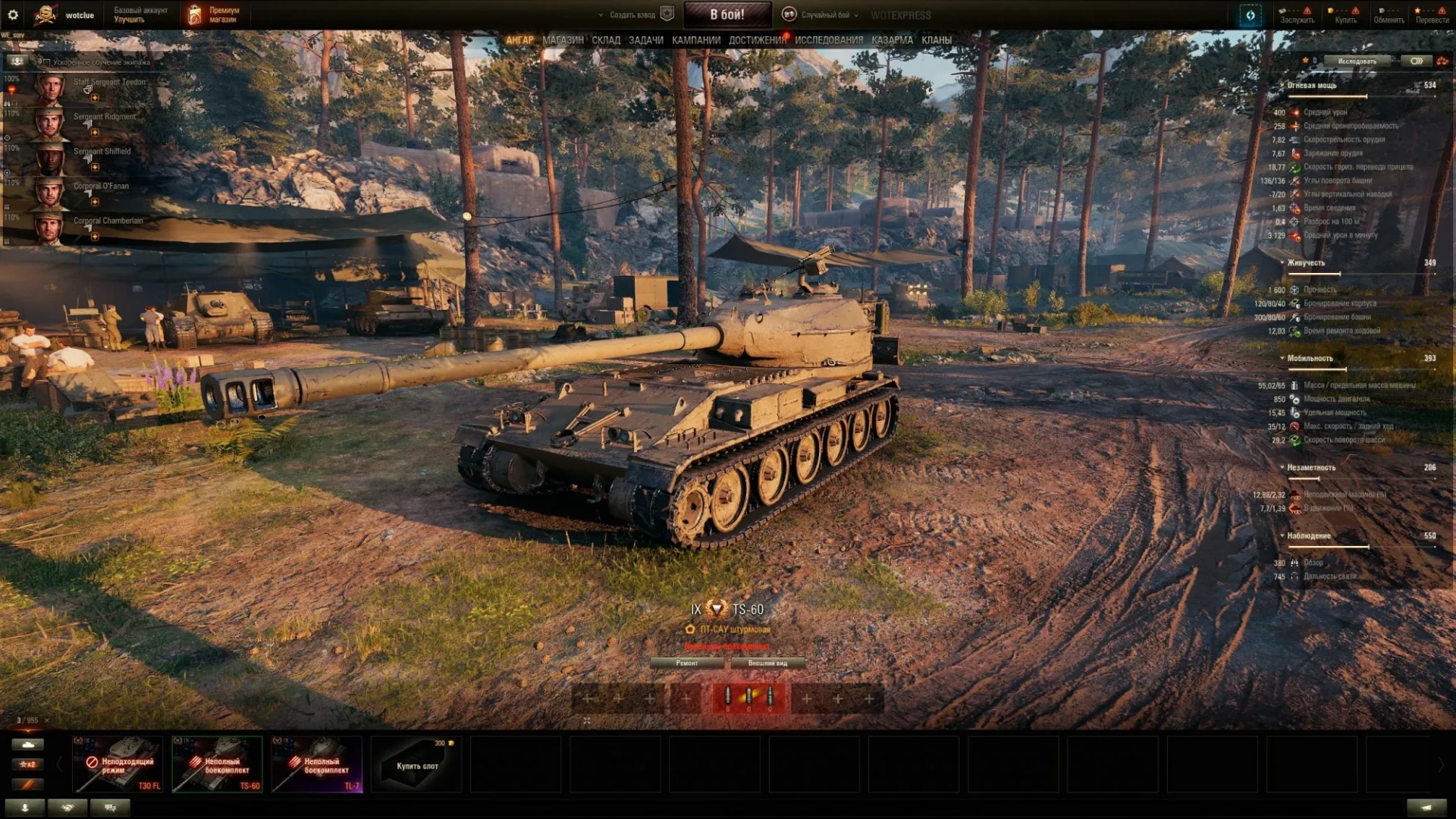The height and width of the screenshot is (819, 1456).
Task: Show the ДОСТИЖЕНИЯ tab
Action: click(757, 40)
